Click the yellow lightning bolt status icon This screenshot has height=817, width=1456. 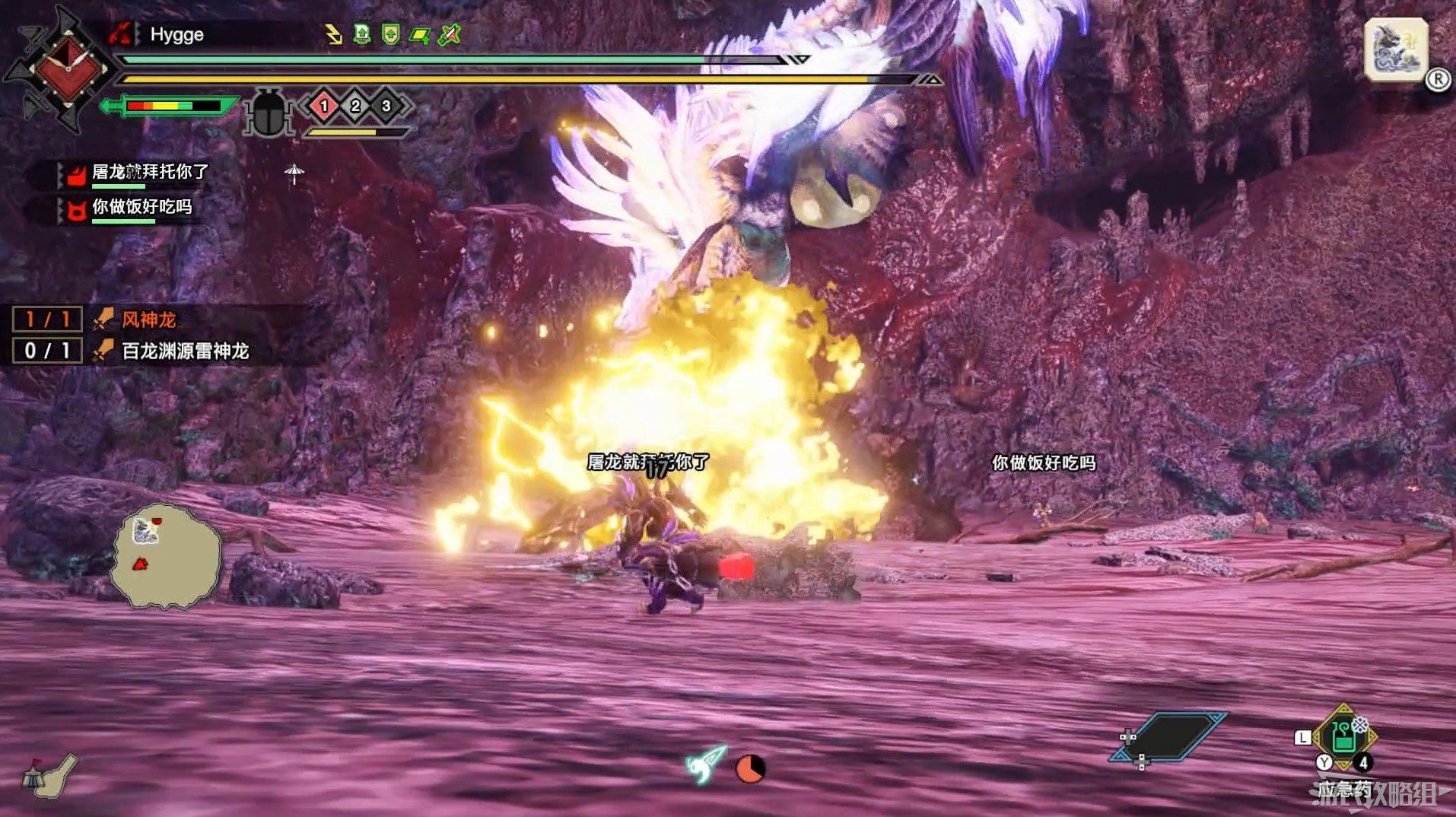pyautogui.click(x=333, y=34)
